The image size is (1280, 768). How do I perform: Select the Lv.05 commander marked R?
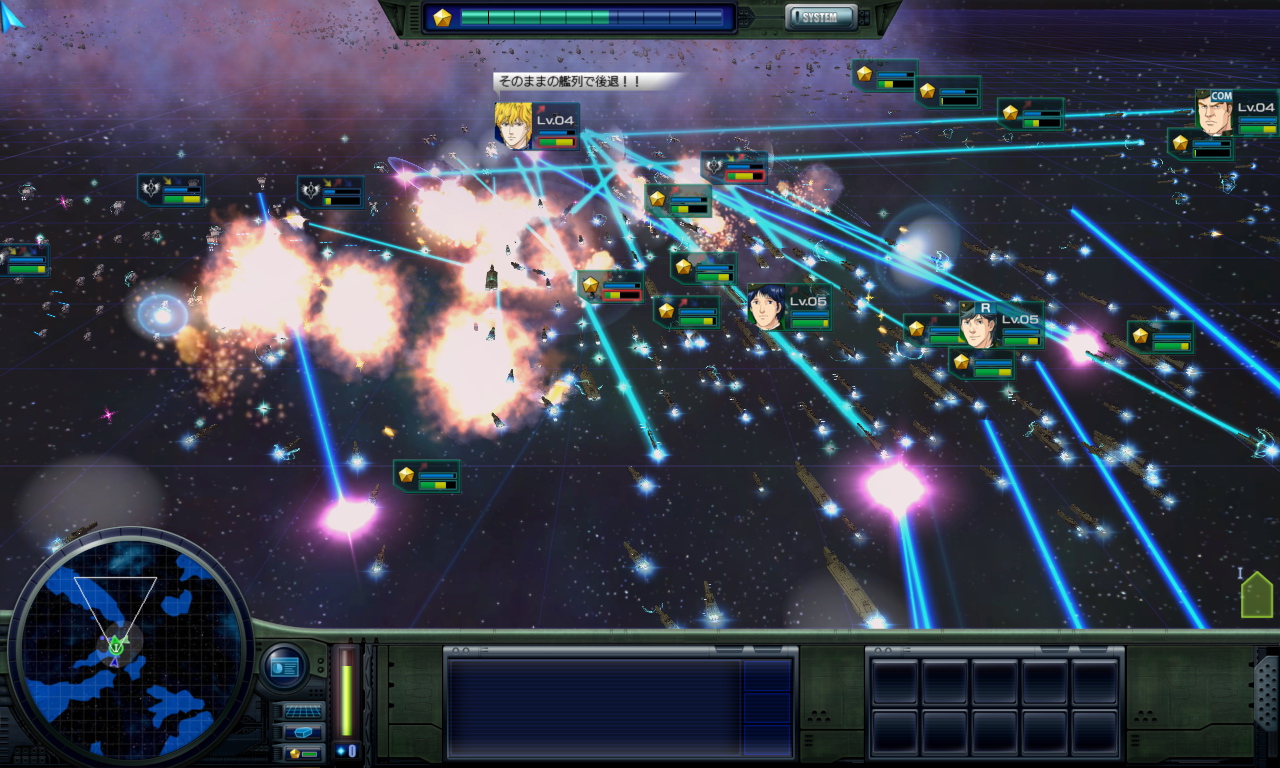point(978,325)
